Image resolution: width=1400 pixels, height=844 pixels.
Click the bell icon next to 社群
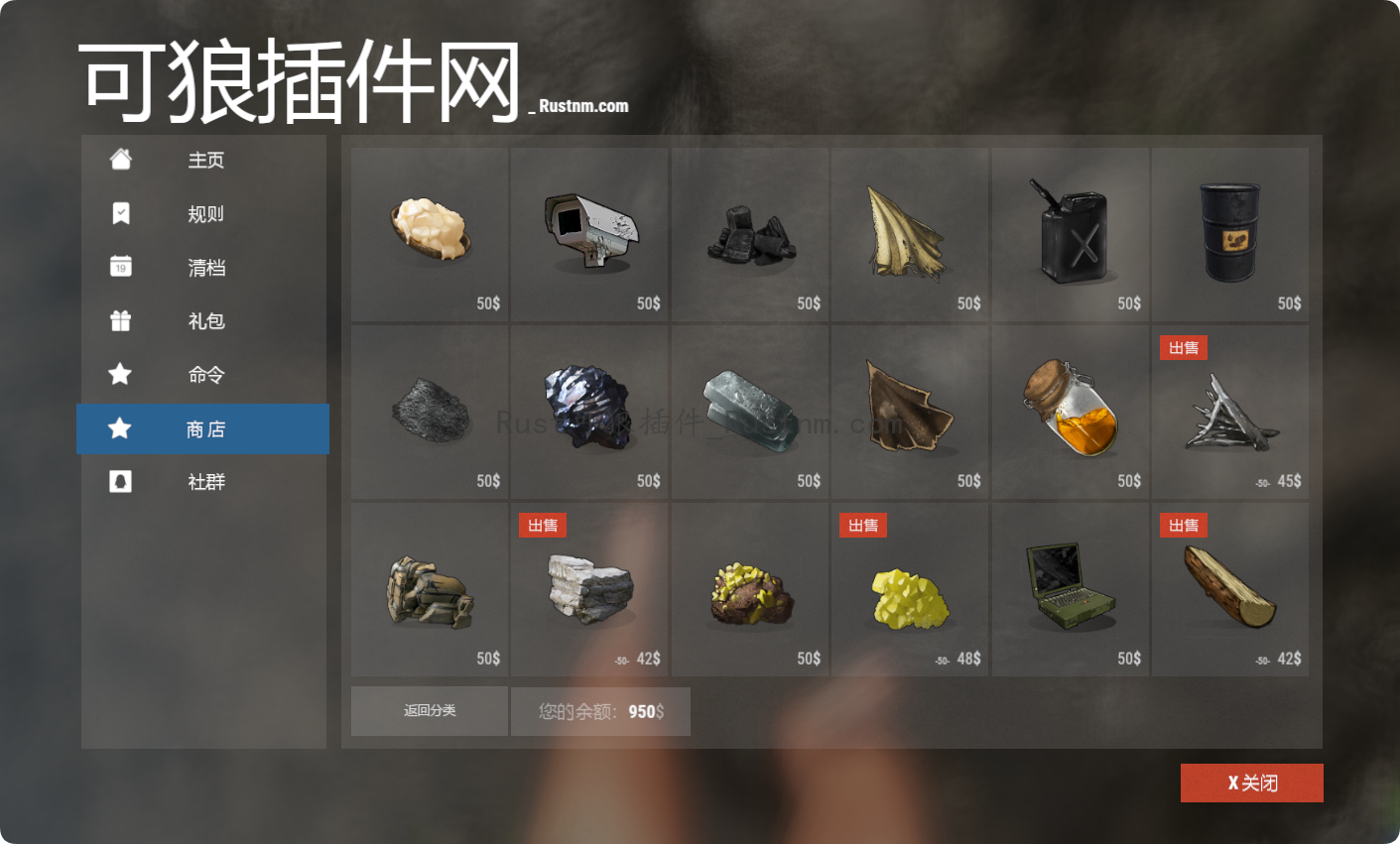(x=119, y=482)
